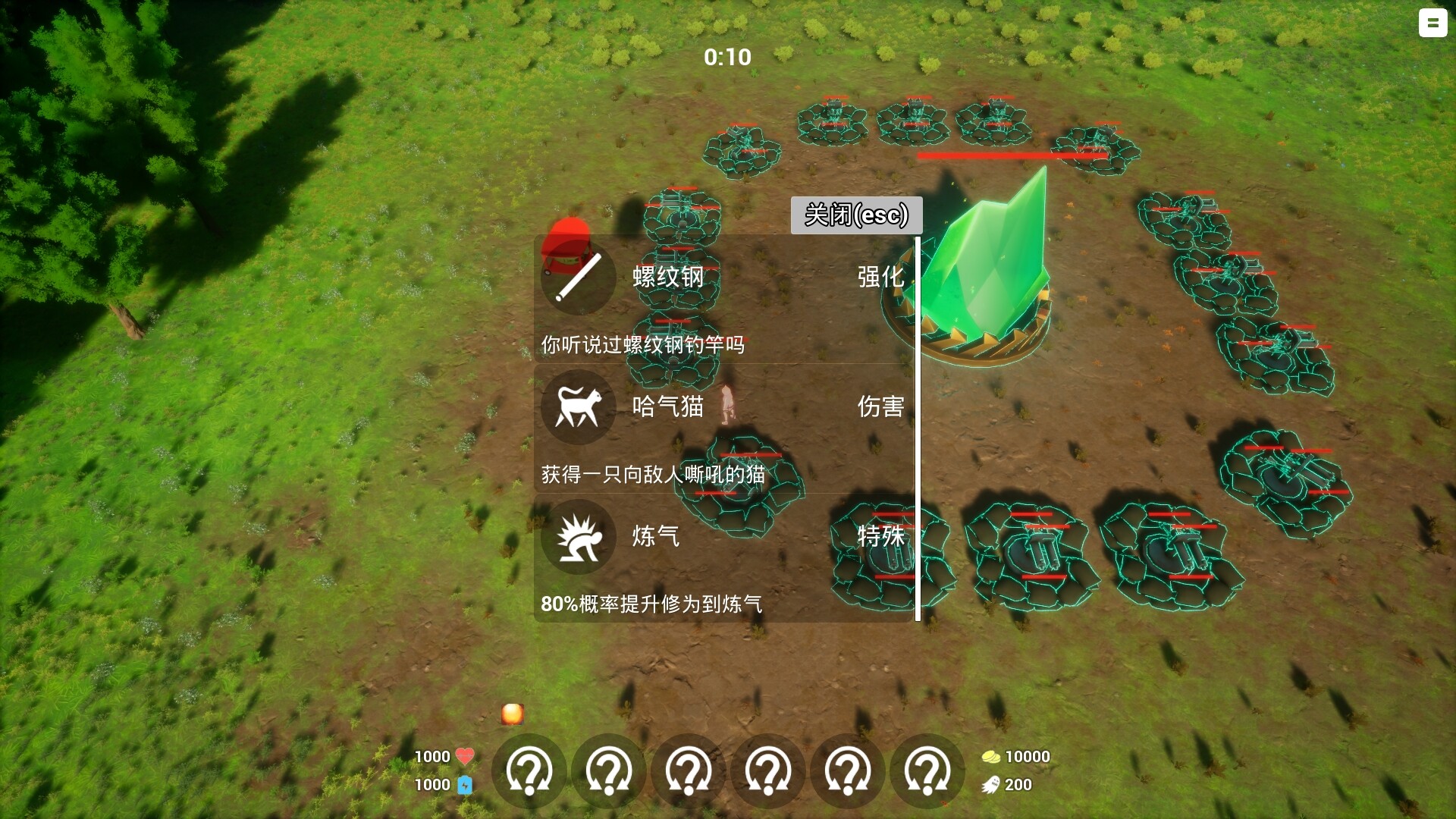The height and width of the screenshot is (819, 1456).
Task: Click the red heart health icon
Action: [x=465, y=755]
